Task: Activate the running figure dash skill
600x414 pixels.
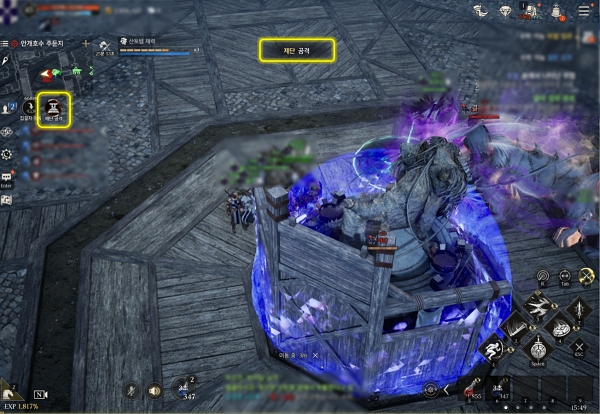Action: point(494,349)
